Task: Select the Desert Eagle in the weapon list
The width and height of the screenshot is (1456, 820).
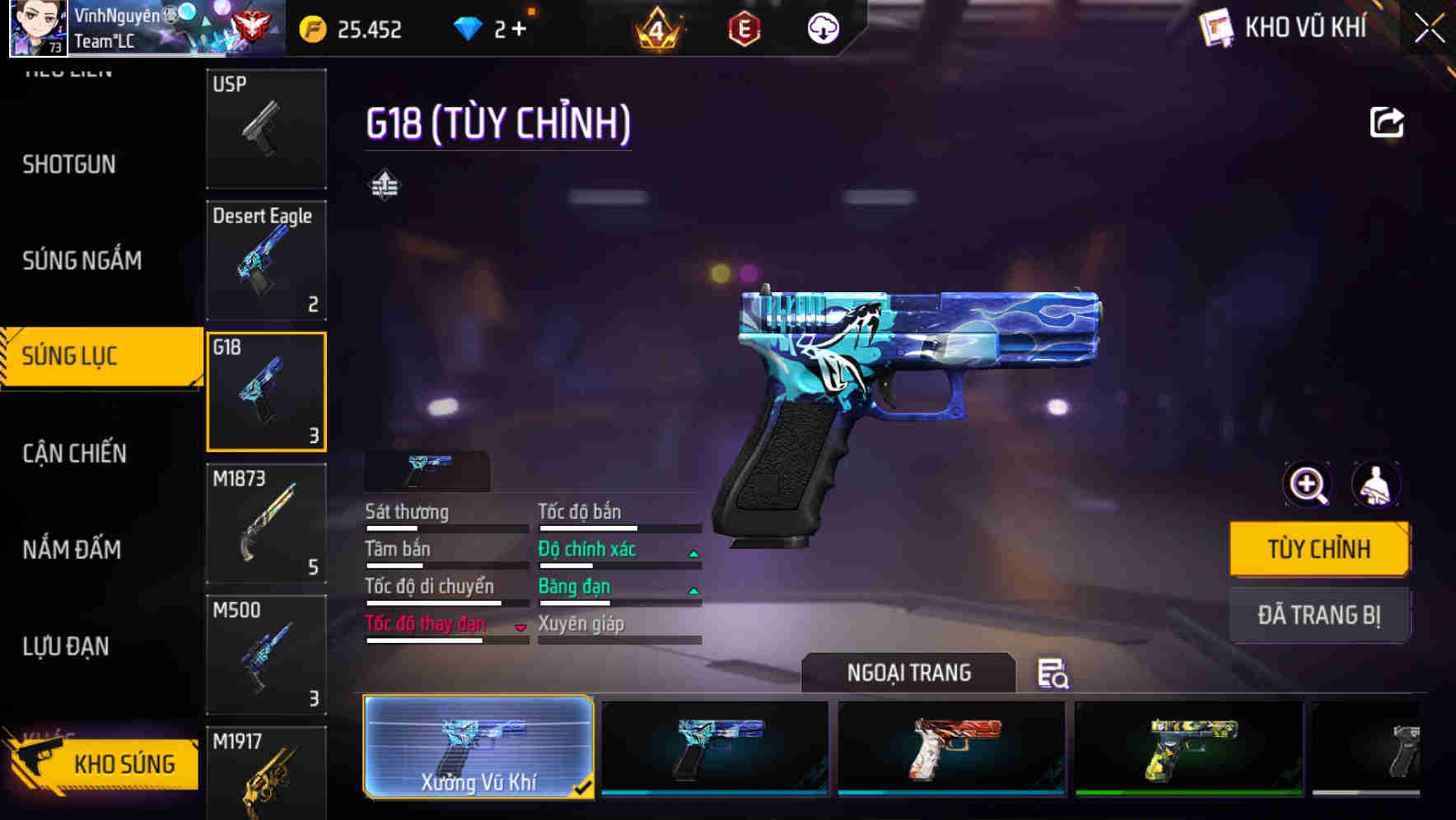Action: coord(266,259)
